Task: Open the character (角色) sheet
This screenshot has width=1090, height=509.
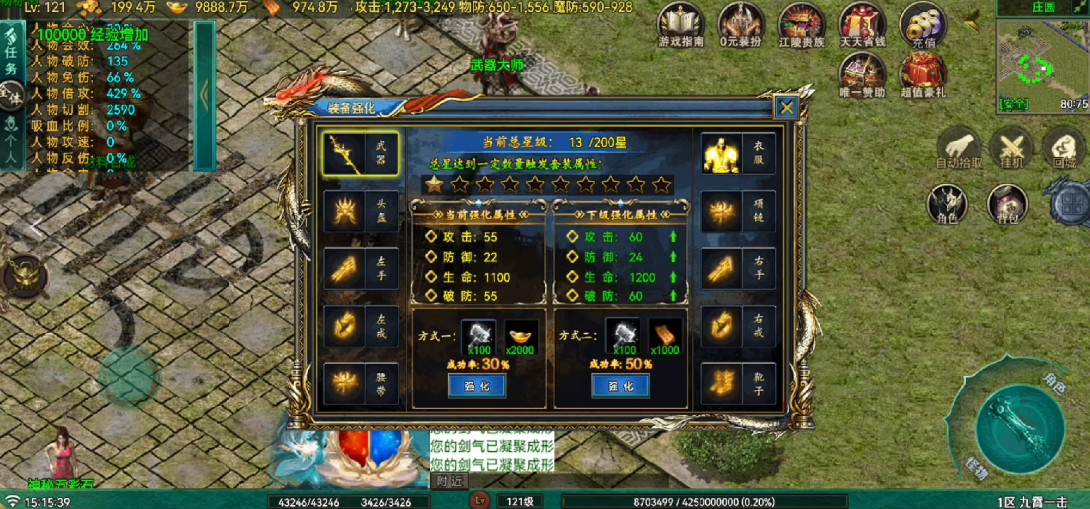Action: pos(947,202)
